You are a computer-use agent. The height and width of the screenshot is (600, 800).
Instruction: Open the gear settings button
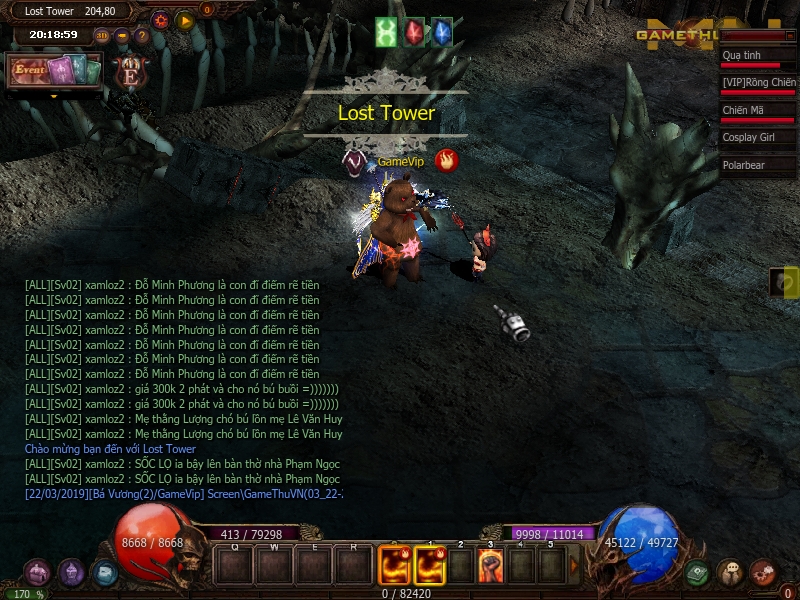[161, 19]
